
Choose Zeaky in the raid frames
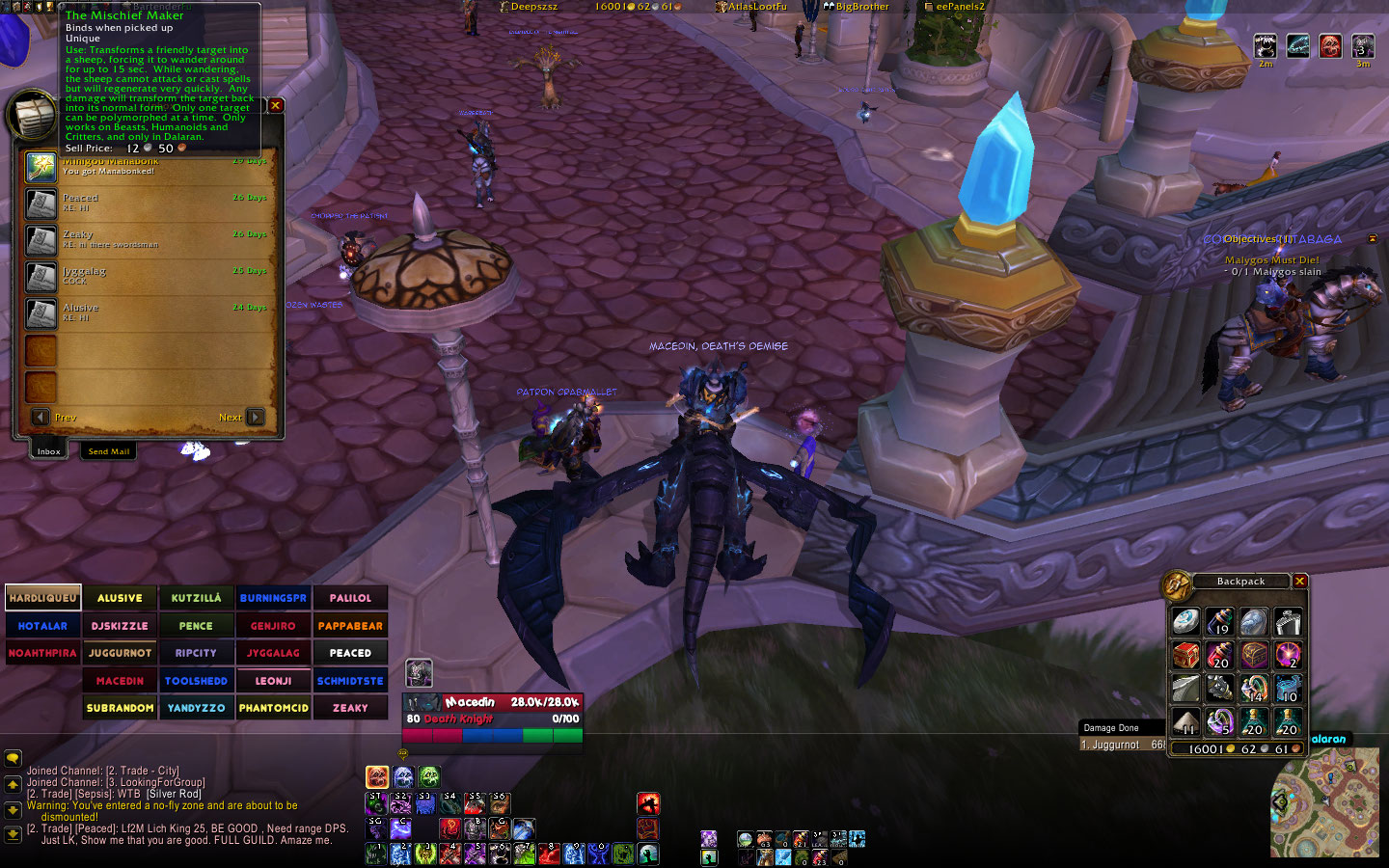[350, 708]
